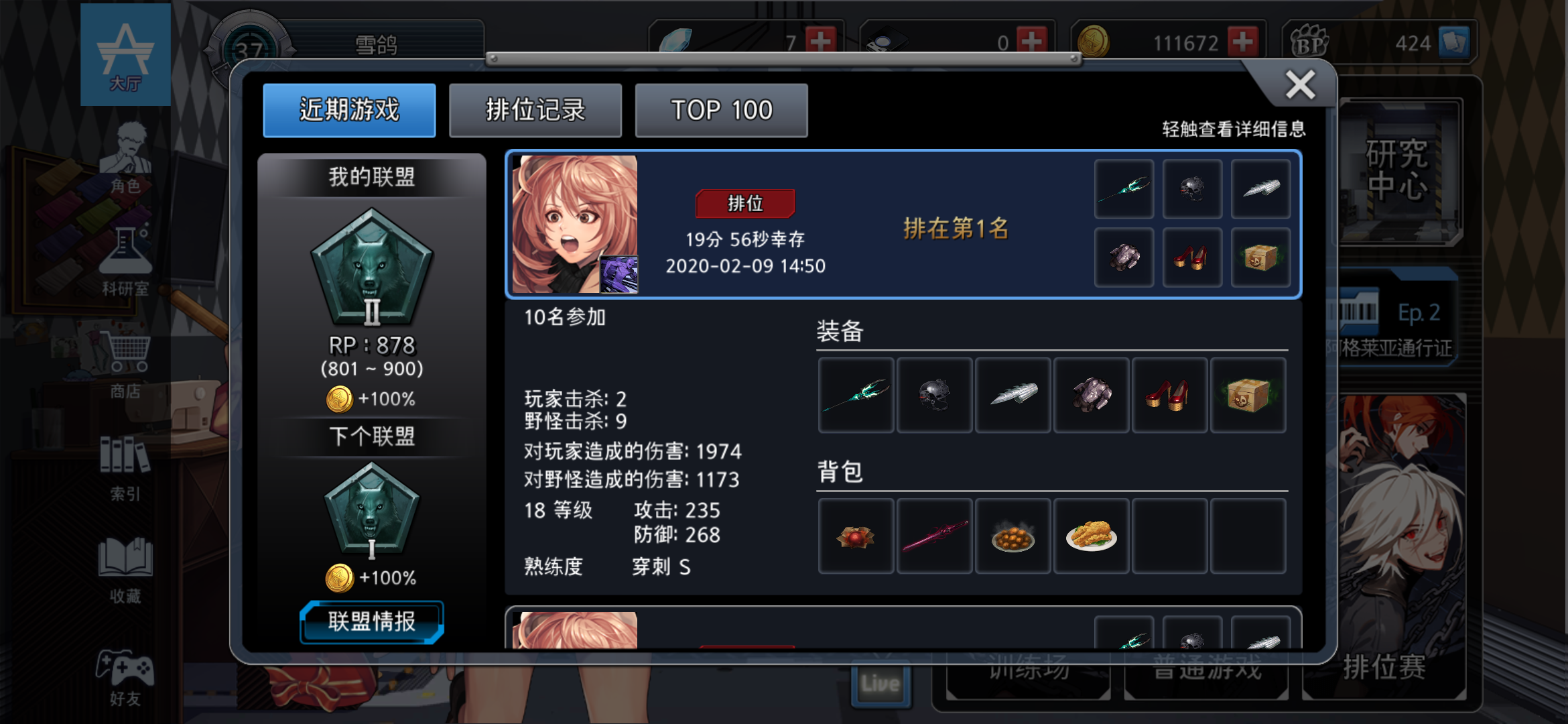Image resolution: width=1568 pixels, height=724 pixels.
Task: Select the 近期游戏 tab
Action: click(x=349, y=110)
